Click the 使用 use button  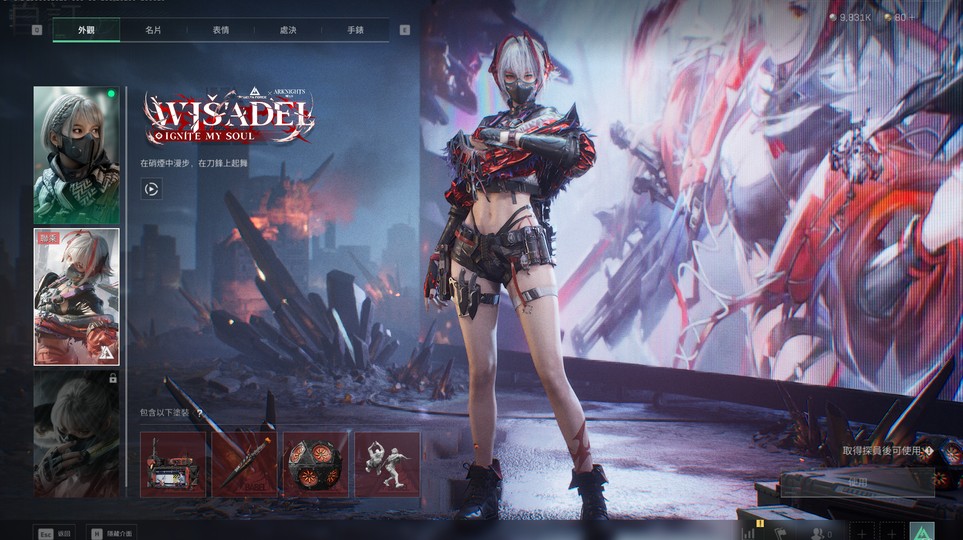coord(857,482)
